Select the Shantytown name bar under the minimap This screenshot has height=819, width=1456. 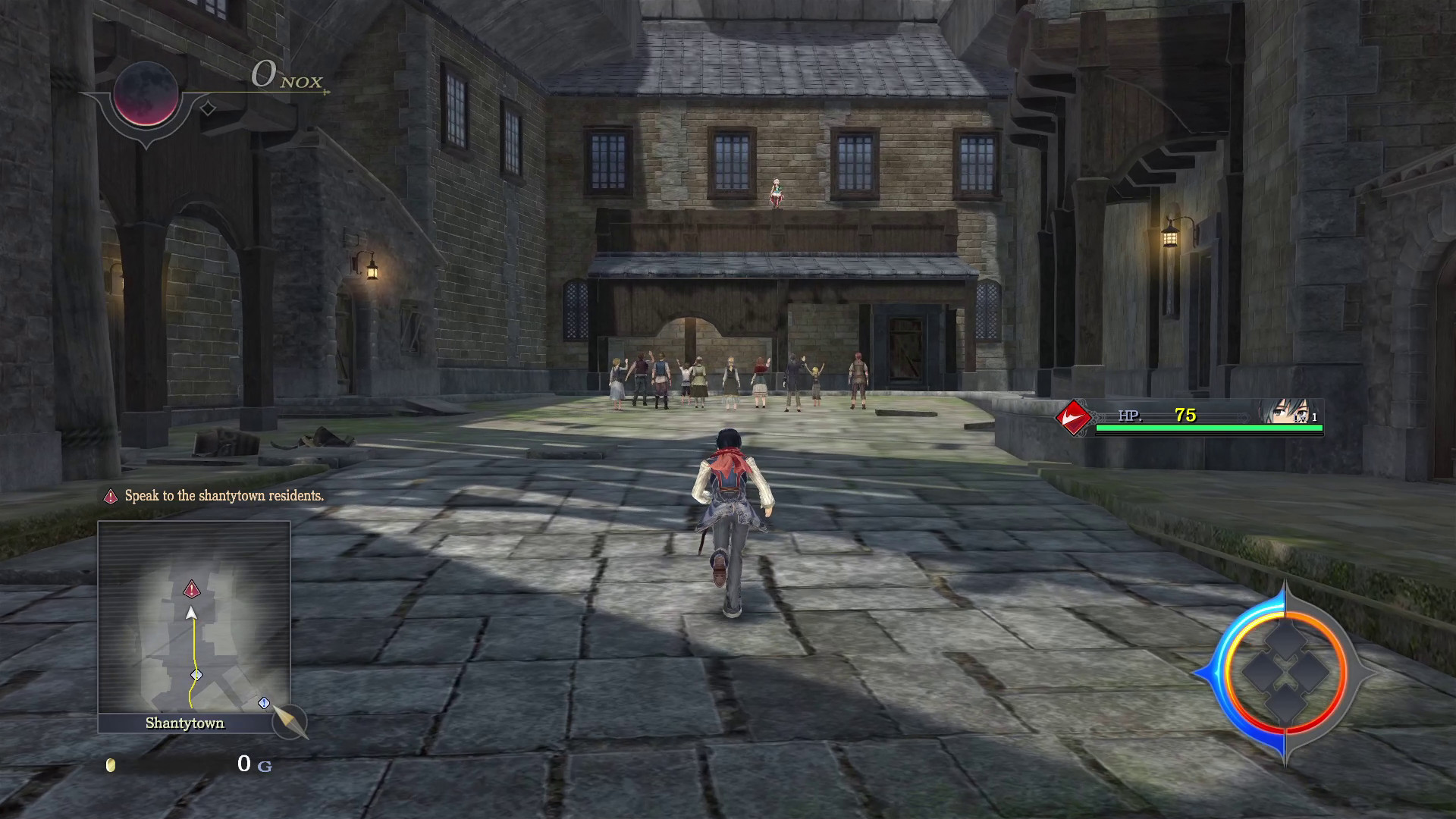pos(184,723)
